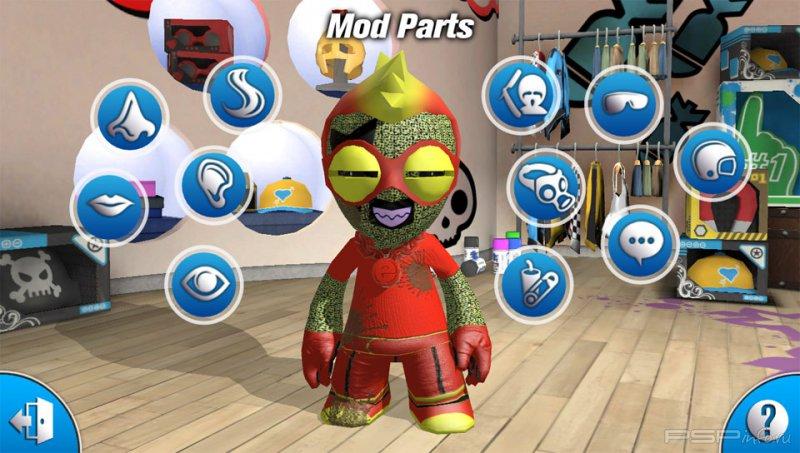The width and height of the screenshot is (800, 453).
Task: Choose the ear mod part icon
Action: (214, 184)
